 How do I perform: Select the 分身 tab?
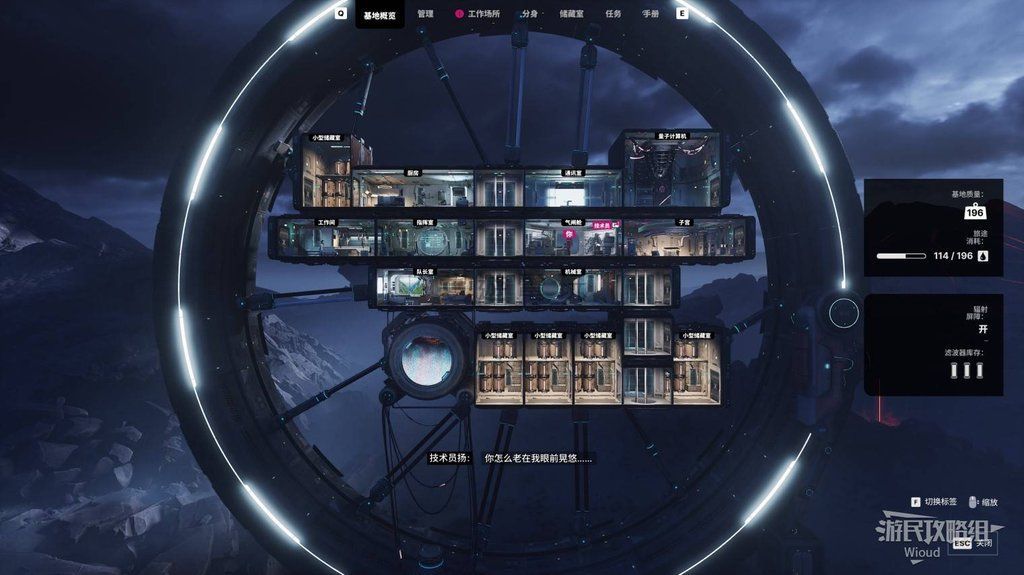pos(530,14)
